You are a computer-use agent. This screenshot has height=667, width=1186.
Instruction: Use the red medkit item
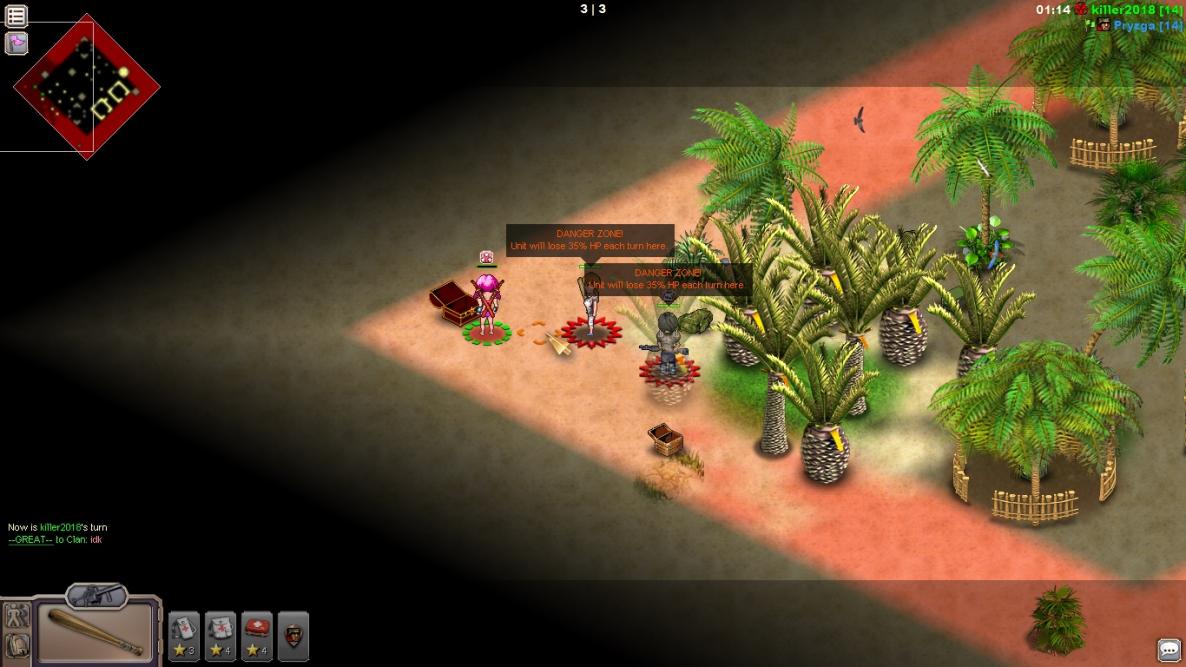[257, 634]
